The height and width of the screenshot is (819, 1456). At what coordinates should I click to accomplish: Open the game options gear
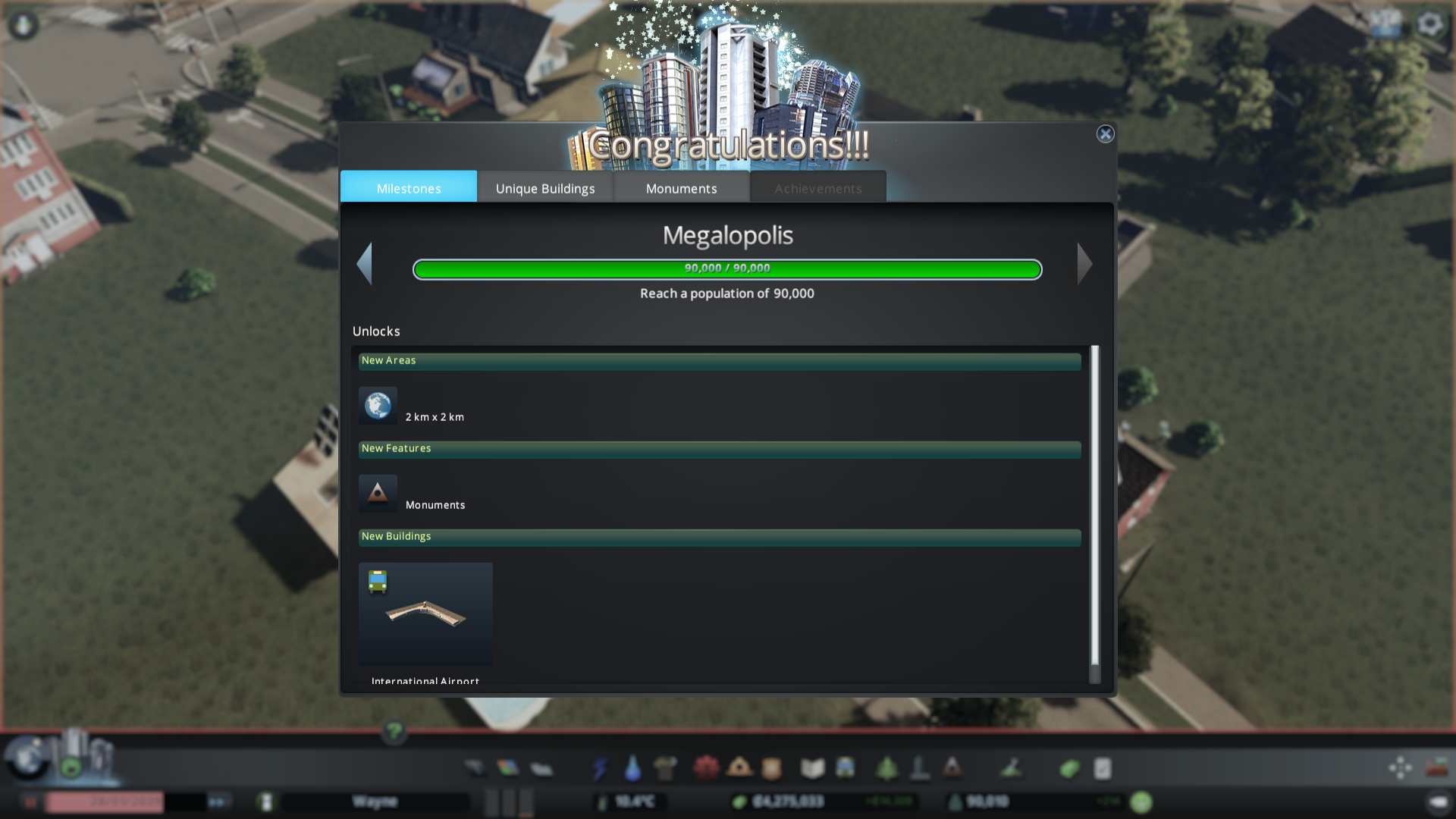[1430, 24]
